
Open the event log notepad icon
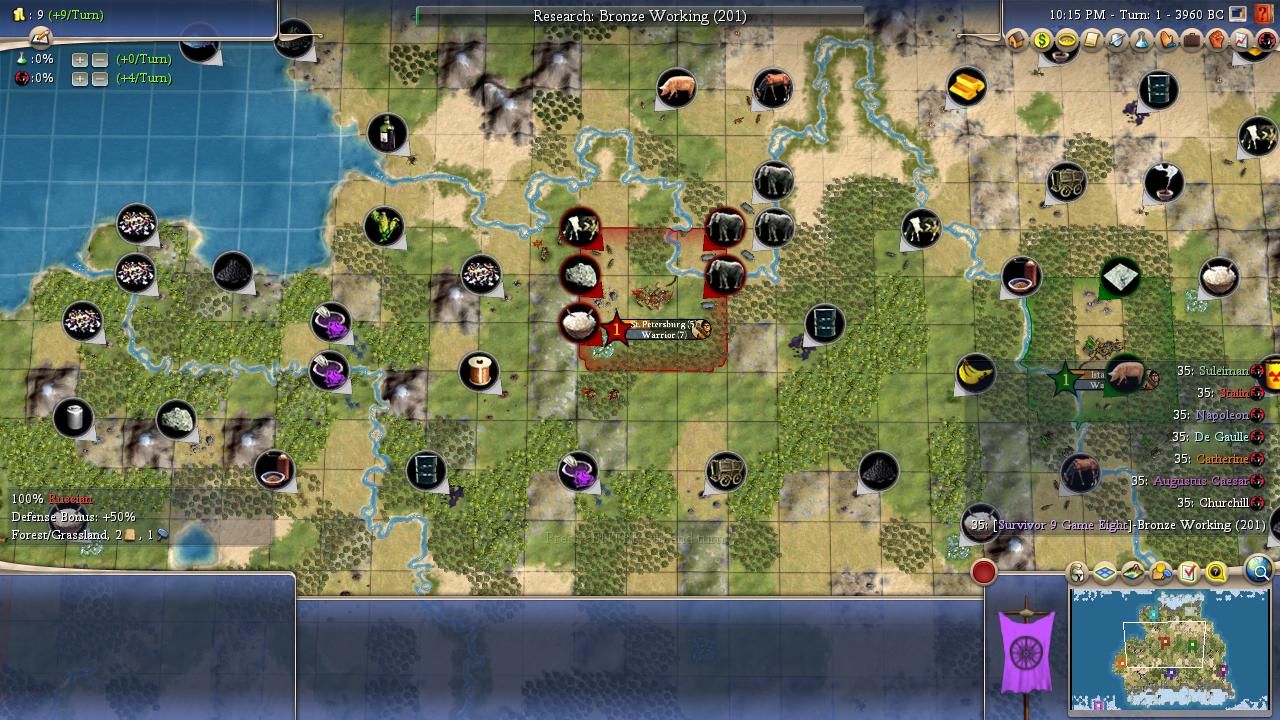[x=40, y=38]
